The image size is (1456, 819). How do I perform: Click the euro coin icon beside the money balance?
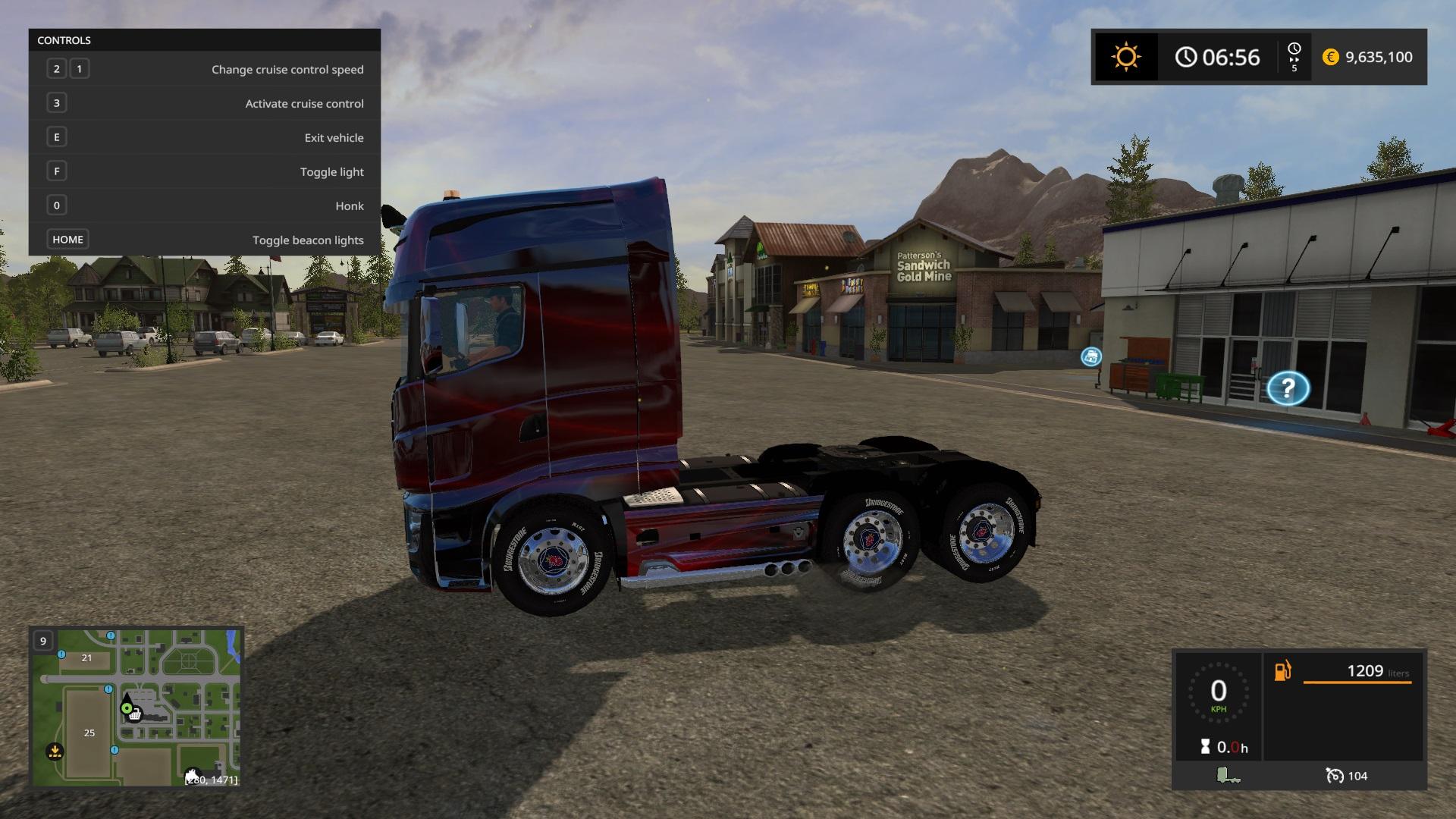[x=1329, y=57]
